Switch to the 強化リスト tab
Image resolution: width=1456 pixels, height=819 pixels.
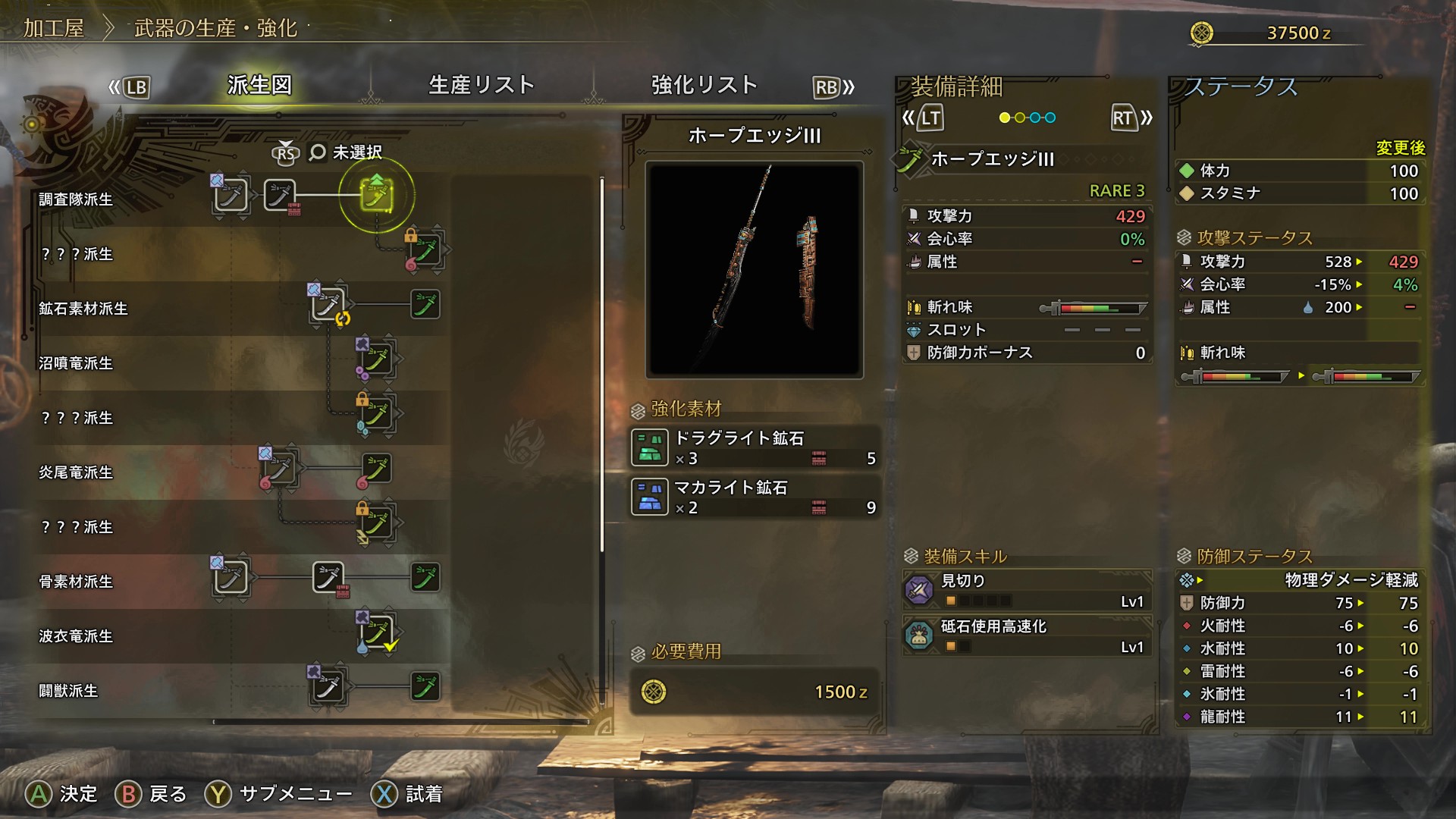tap(704, 85)
